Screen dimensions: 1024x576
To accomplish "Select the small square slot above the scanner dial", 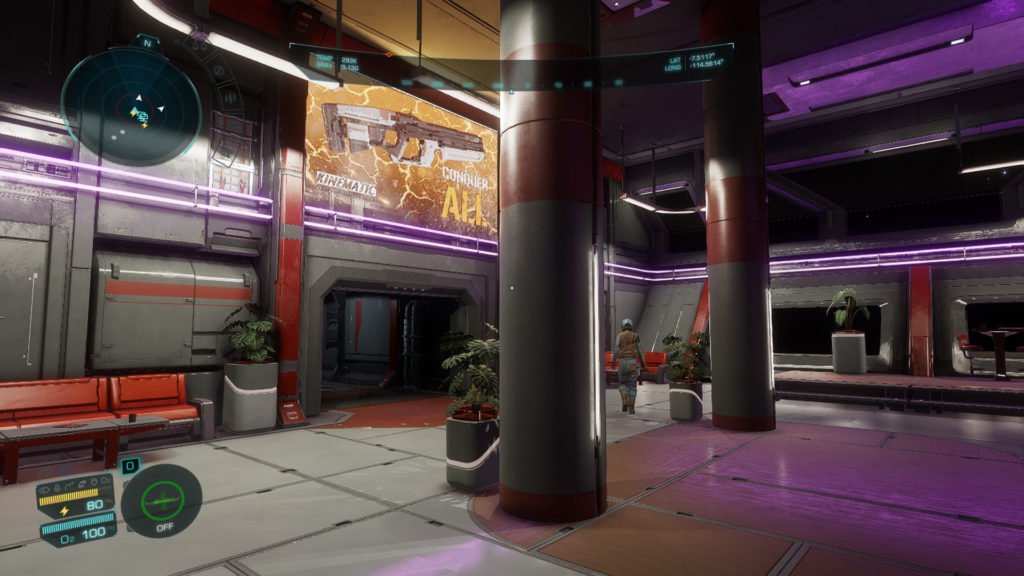I will coord(130,465).
